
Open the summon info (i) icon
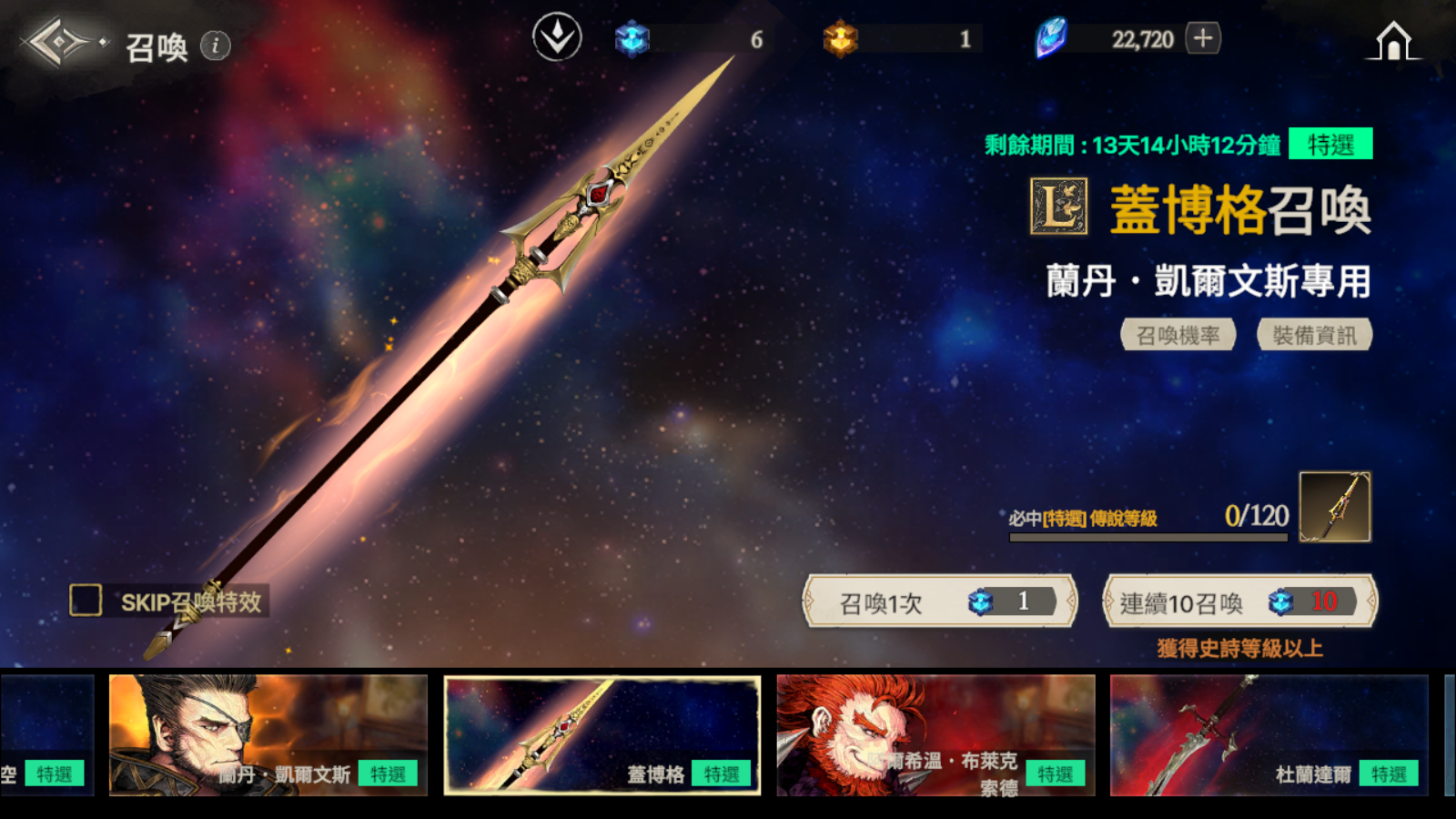pyautogui.click(x=216, y=45)
